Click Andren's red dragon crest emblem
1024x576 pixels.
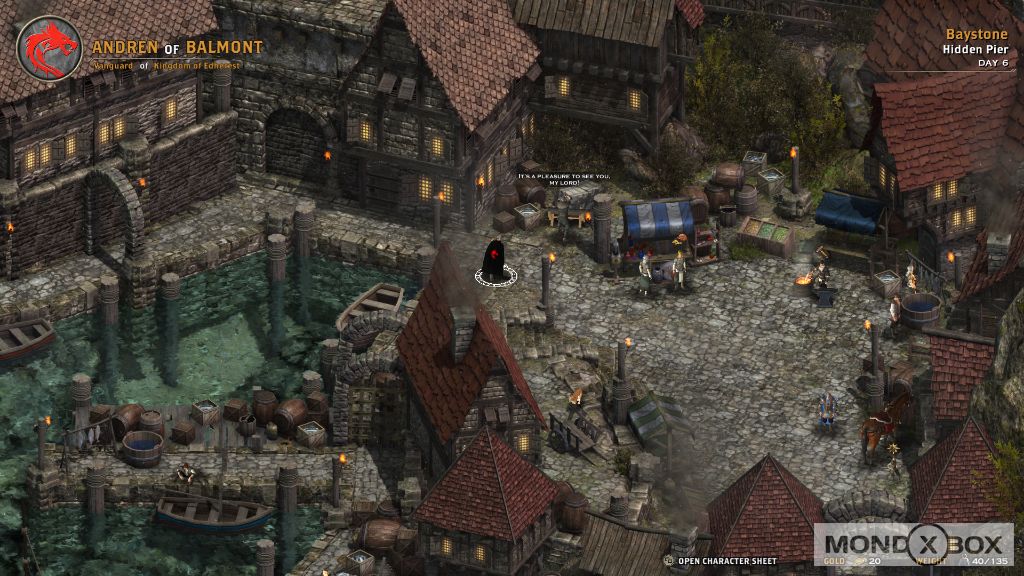pos(49,49)
